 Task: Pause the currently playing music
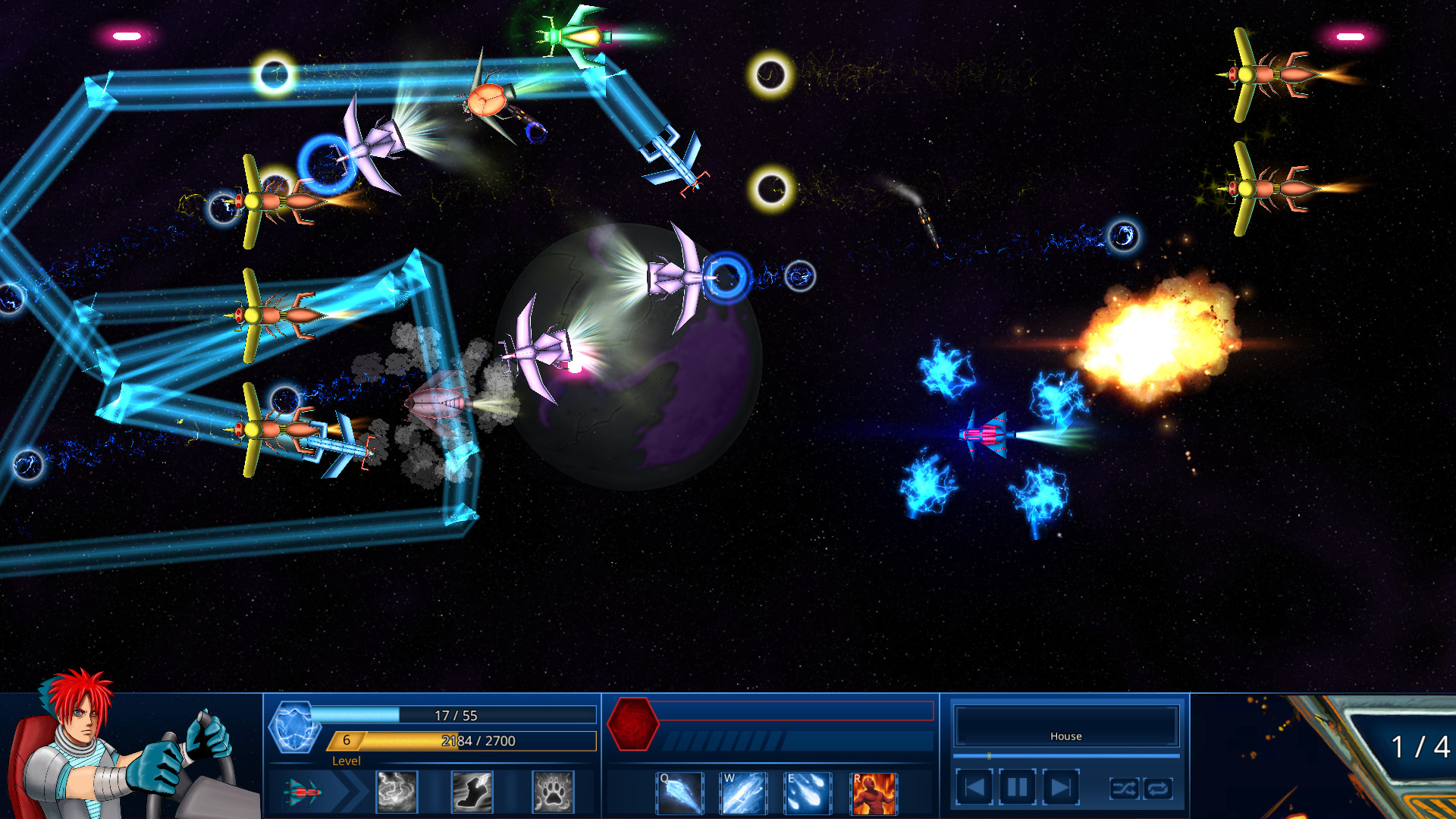pyautogui.click(x=1017, y=786)
